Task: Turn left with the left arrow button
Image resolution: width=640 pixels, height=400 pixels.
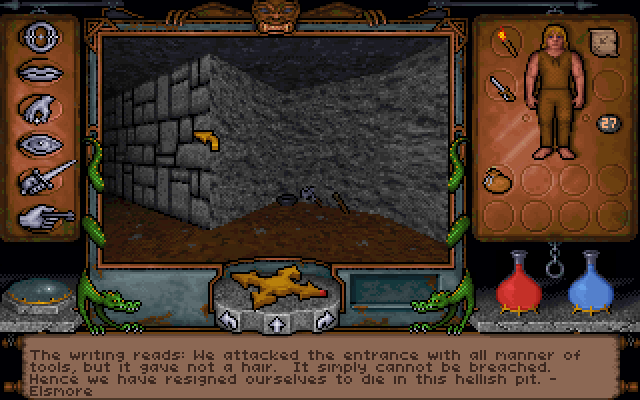Action: pyautogui.click(x=231, y=321)
